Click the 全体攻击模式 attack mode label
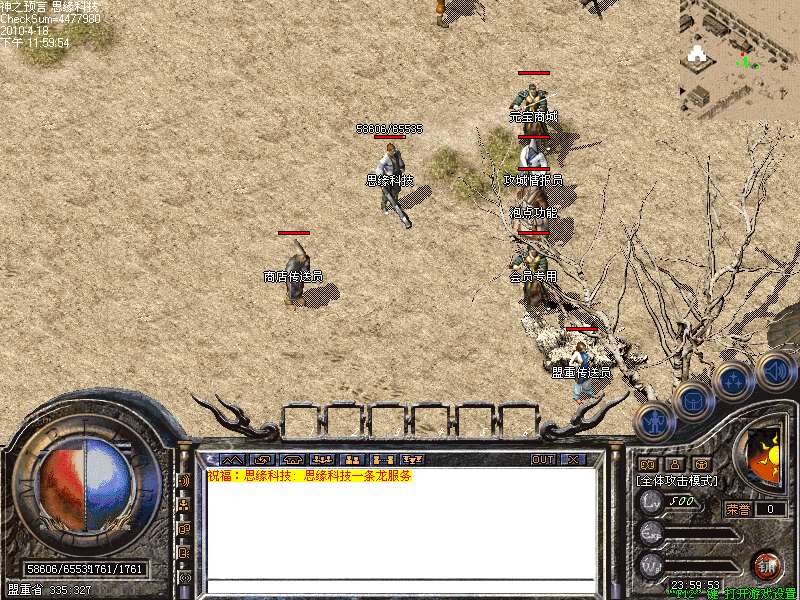Image resolution: width=800 pixels, height=600 pixels. pyautogui.click(x=678, y=481)
